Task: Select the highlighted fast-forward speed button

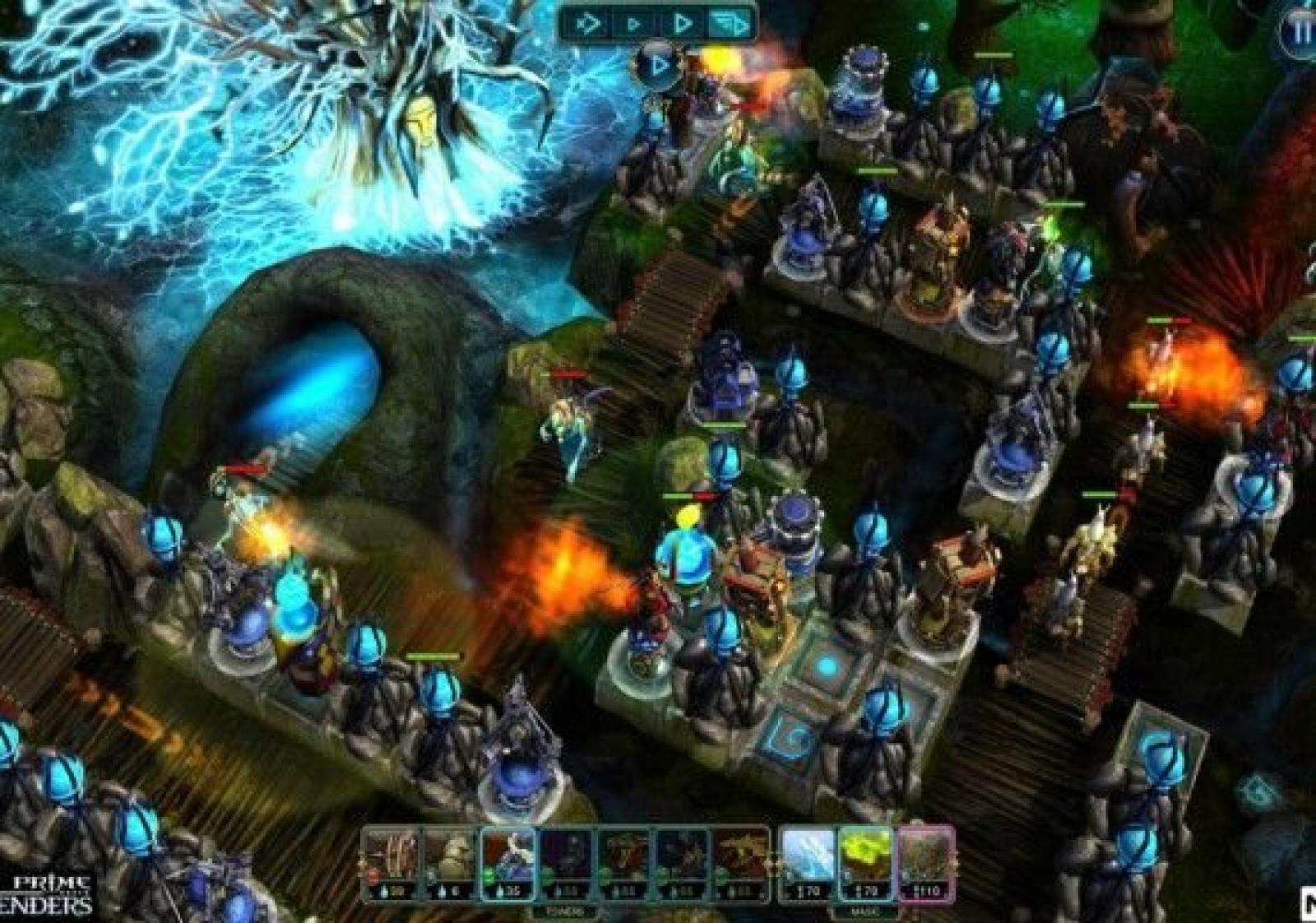Action: (x=730, y=24)
